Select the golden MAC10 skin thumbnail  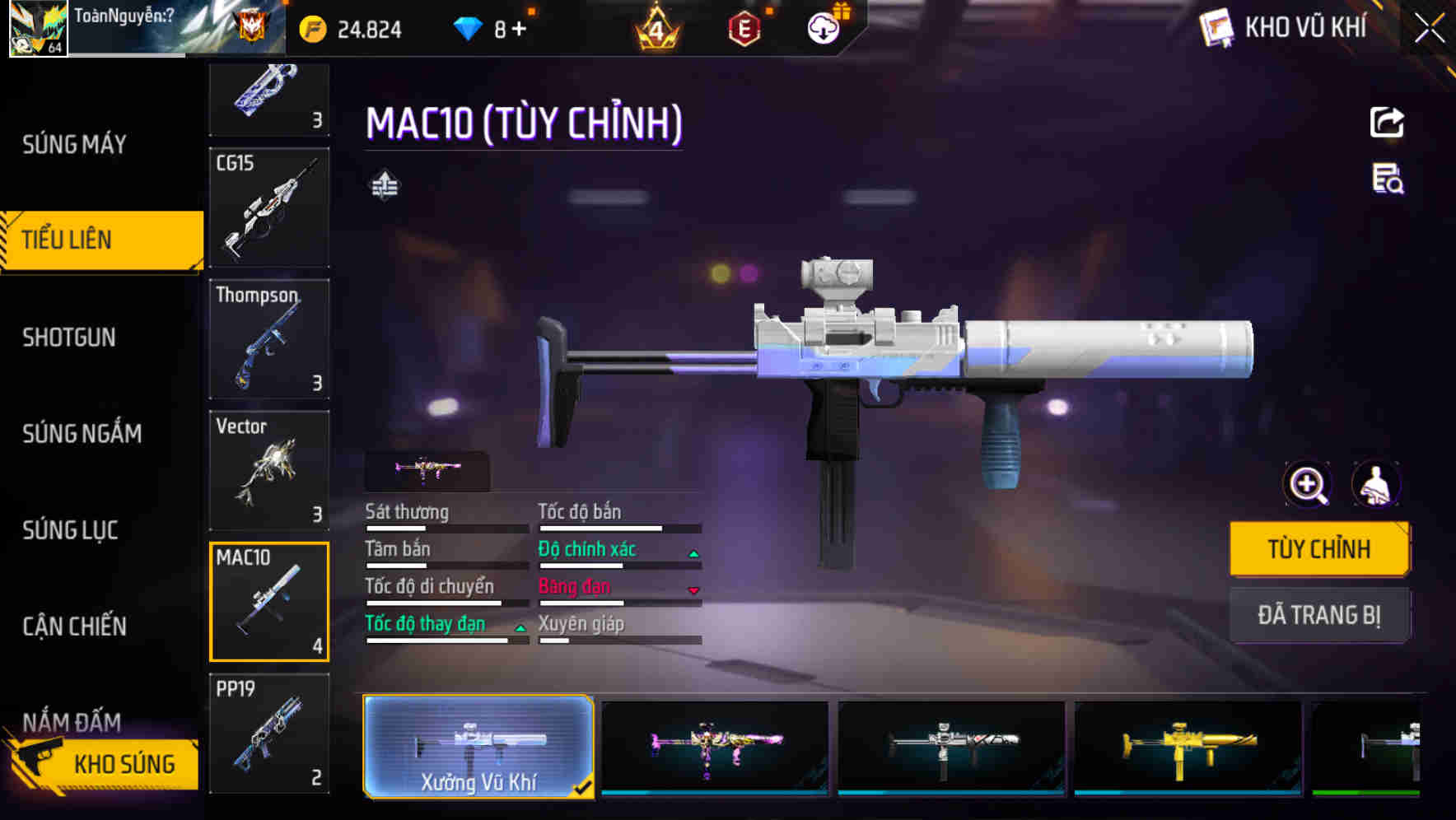(x=1188, y=748)
